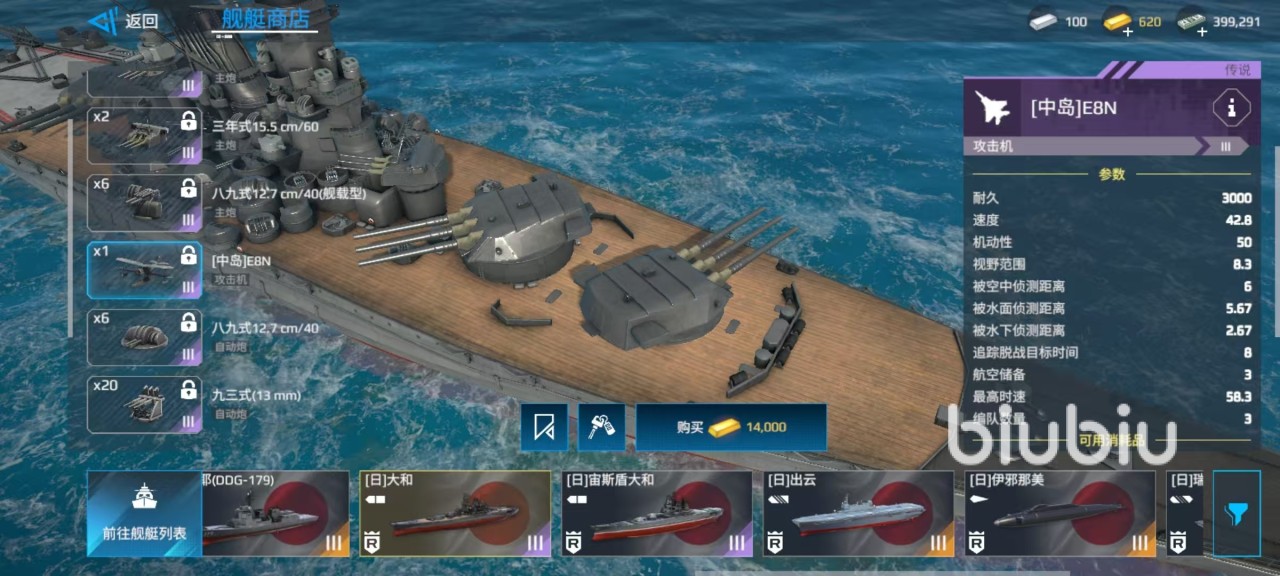Go to the ship list (前往舰艇列表)
The width and height of the screenshot is (1280, 576).
tap(144, 513)
